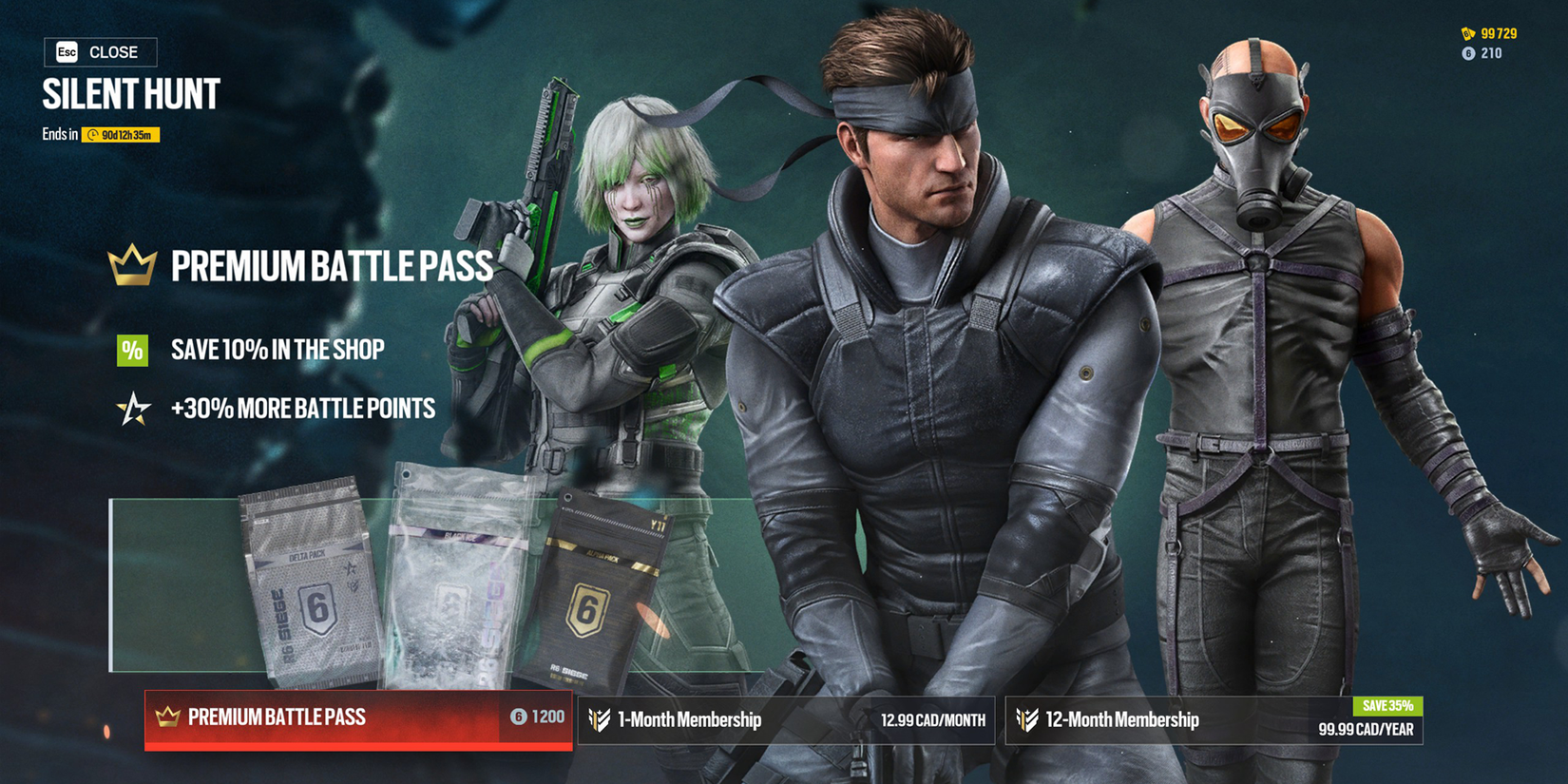The height and width of the screenshot is (784, 1568).
Task: Choose the 1-Month Membership for 12.99 CAD
Action: [789, 719]
